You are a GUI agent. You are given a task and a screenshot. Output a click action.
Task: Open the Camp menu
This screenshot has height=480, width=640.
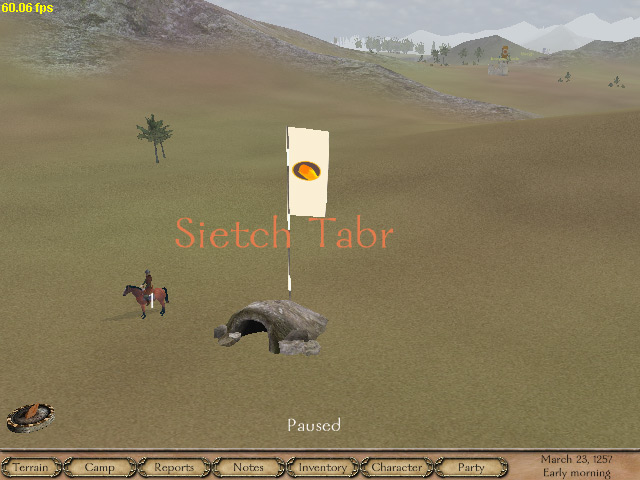coord(99,467)
